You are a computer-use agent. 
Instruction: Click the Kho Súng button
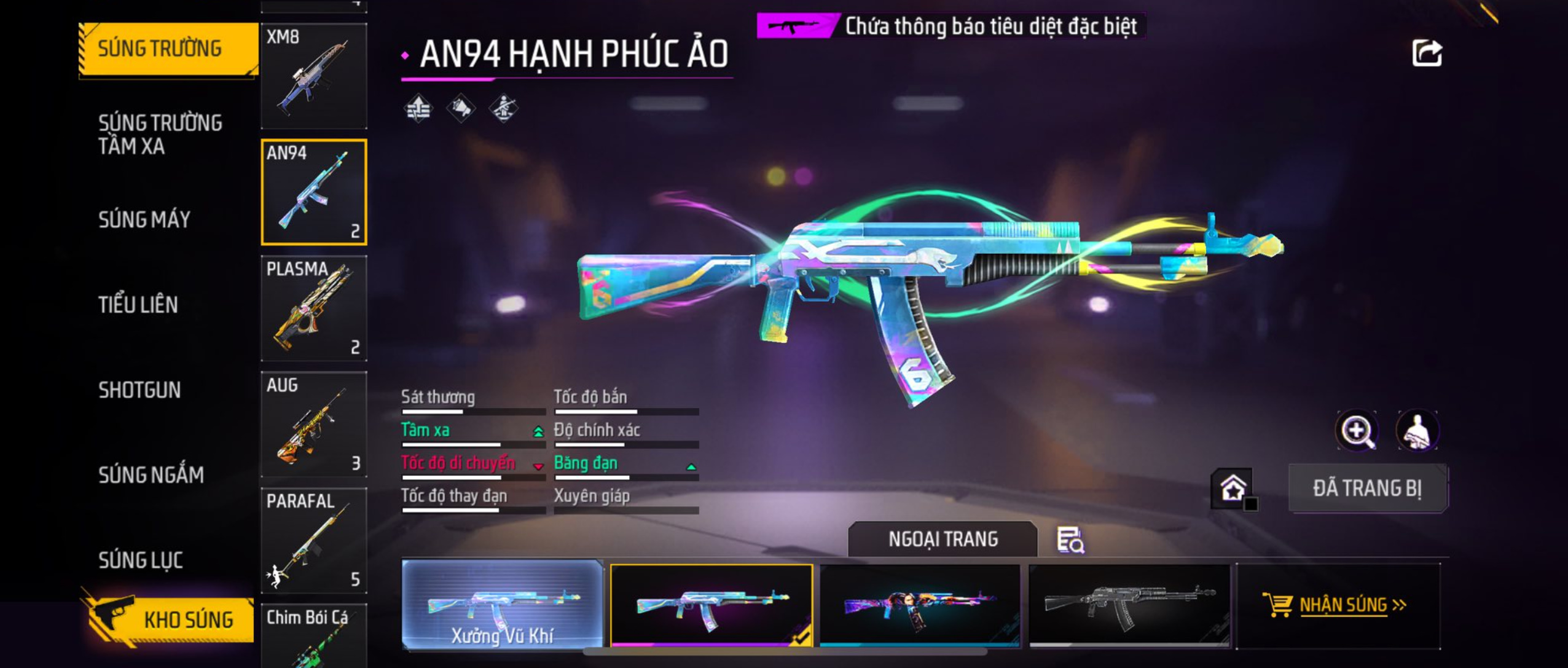pyautogui.click(x=171, y=619)
